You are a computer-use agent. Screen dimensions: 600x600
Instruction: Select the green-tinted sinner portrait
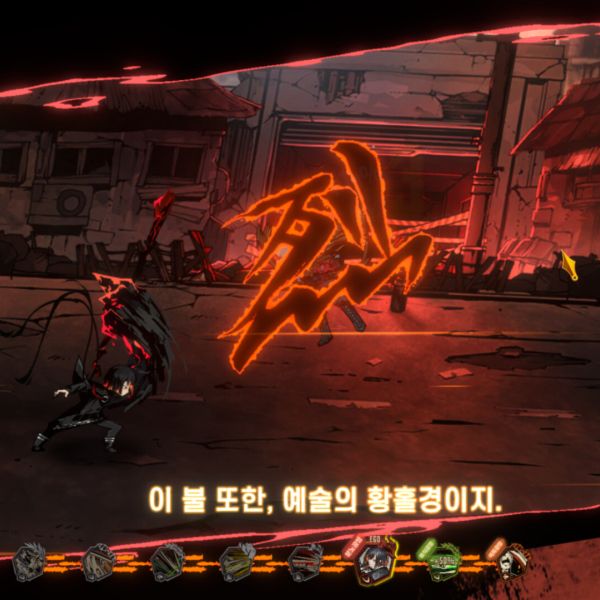click(x=441, y=564)
